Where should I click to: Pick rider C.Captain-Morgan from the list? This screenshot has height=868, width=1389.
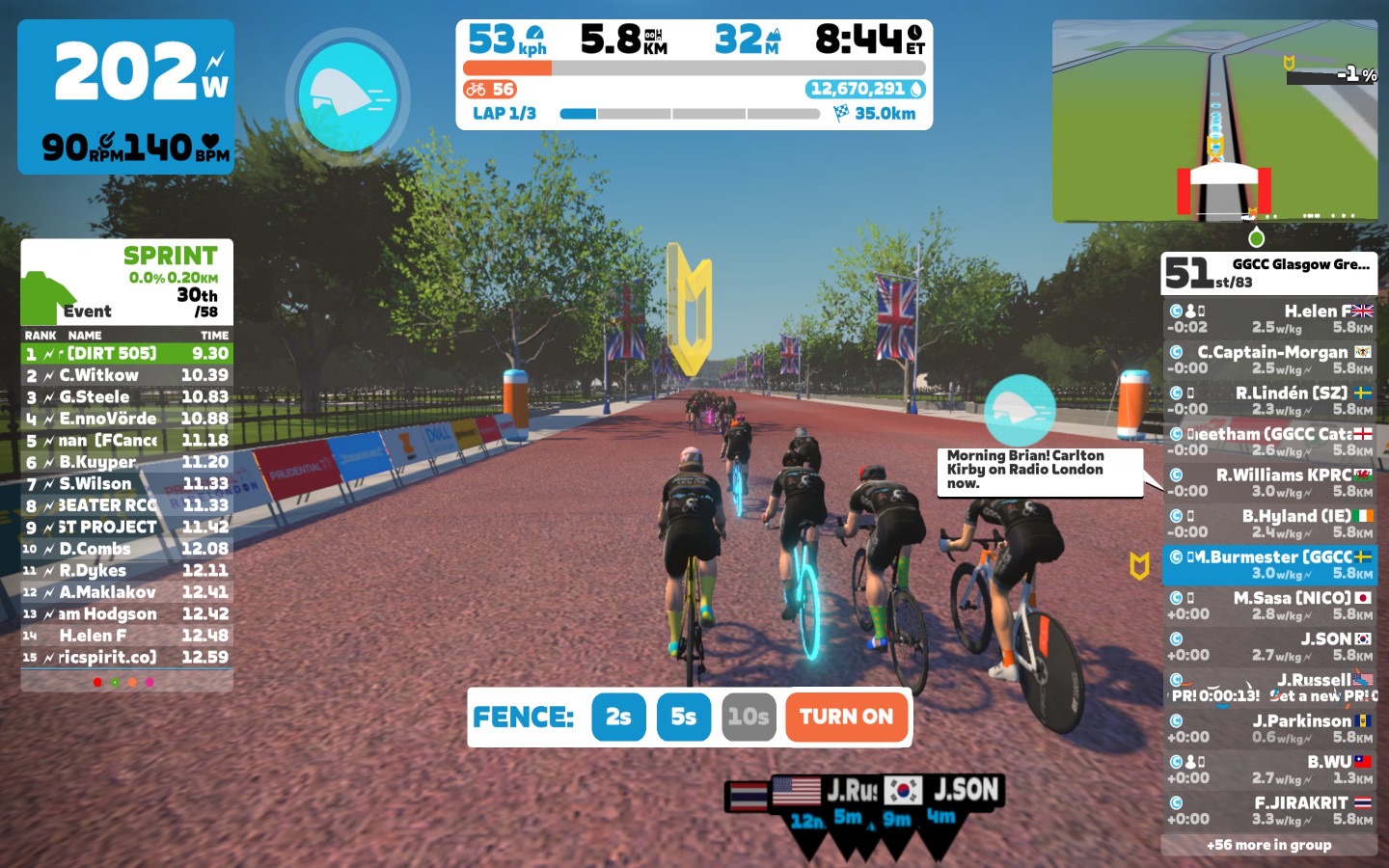[1269, 360]
